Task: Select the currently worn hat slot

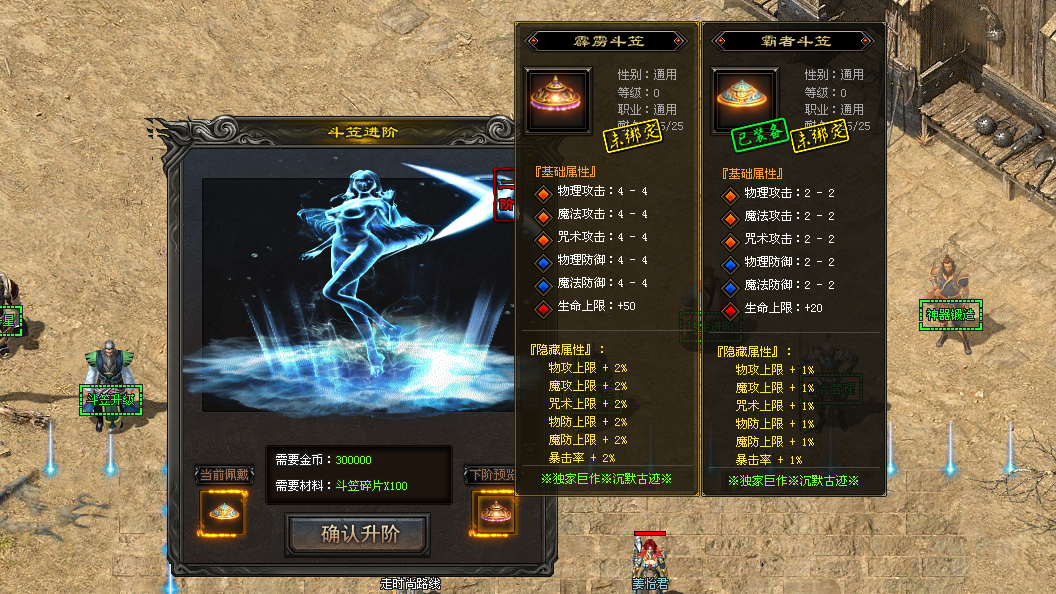Action: (224, 513)
